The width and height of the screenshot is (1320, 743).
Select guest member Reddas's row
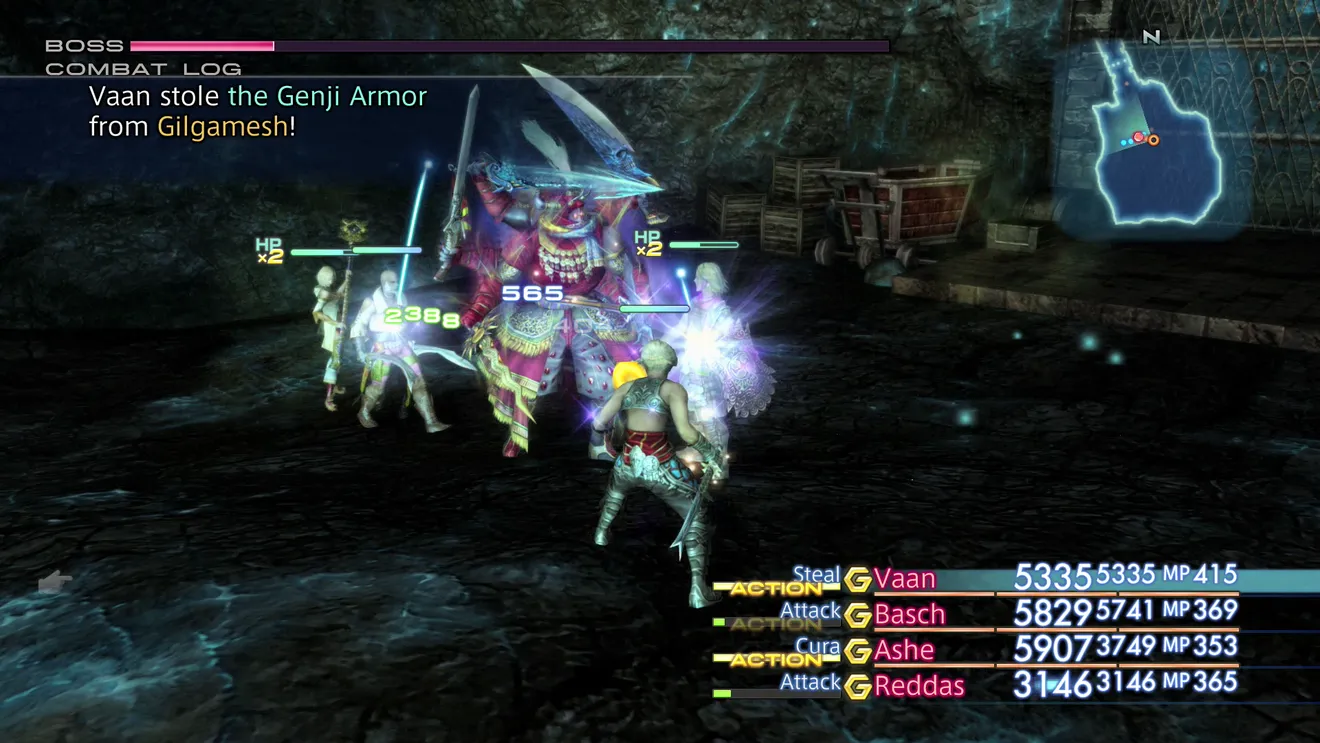pos(918,686)
